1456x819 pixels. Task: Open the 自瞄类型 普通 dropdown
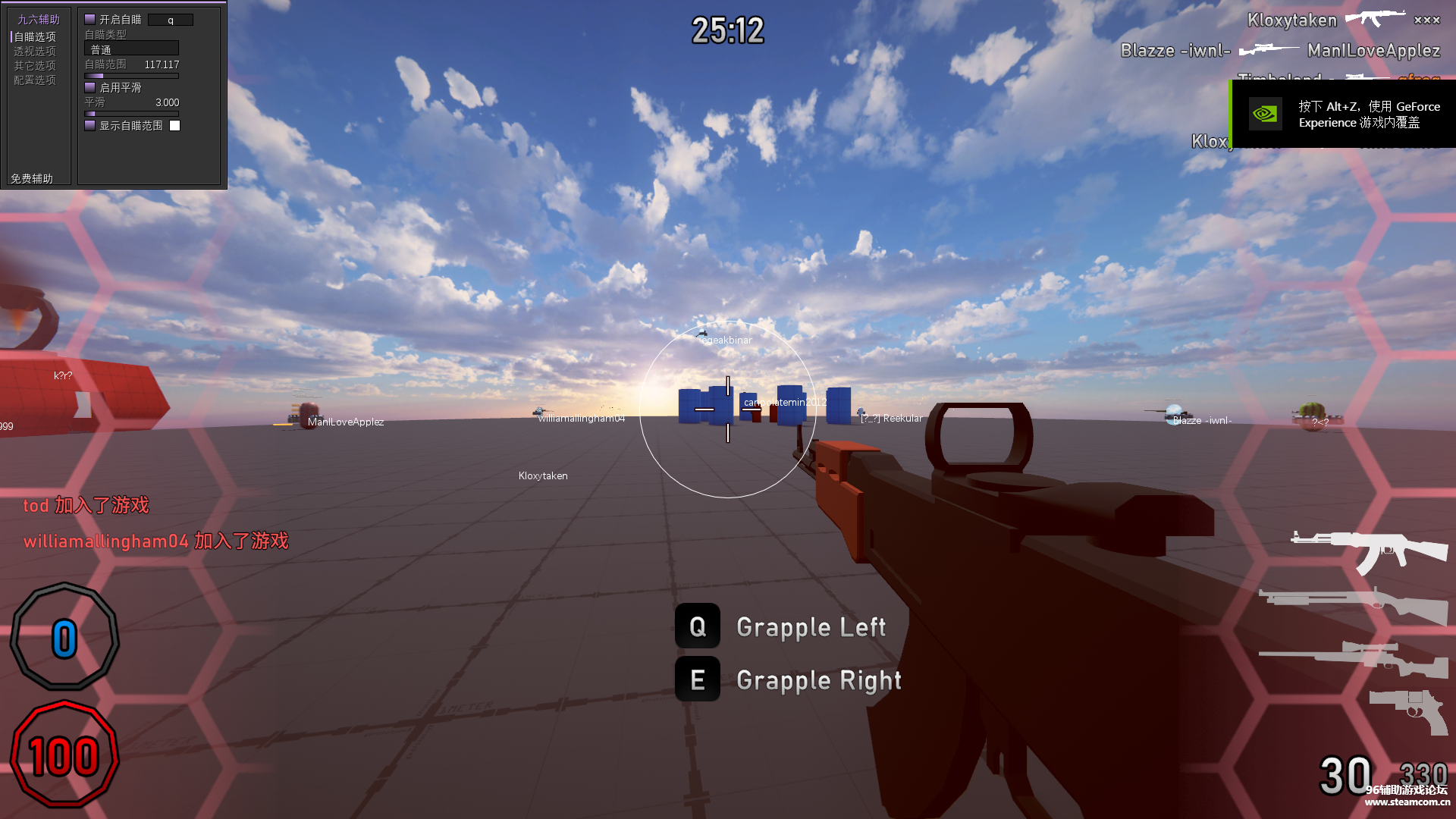(x=130, y=48)
